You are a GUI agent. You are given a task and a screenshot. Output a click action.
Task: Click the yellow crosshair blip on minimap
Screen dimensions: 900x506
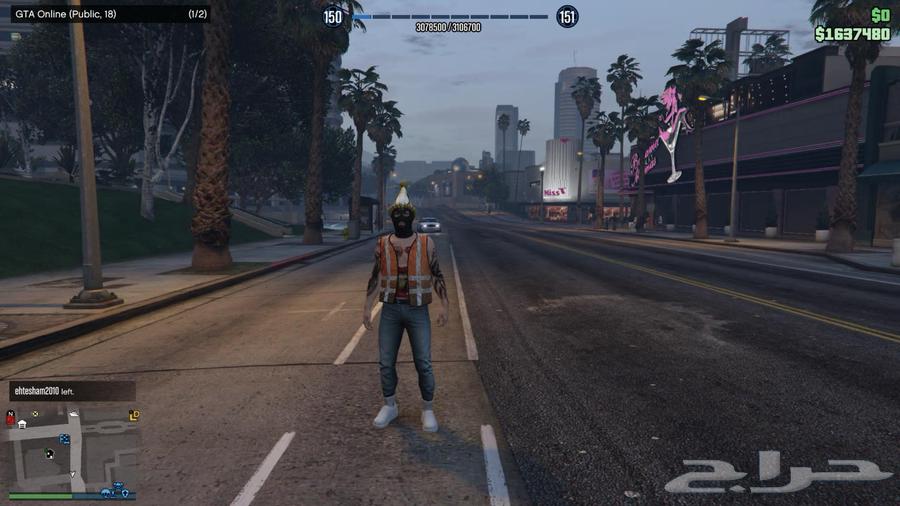click(35, 413)
